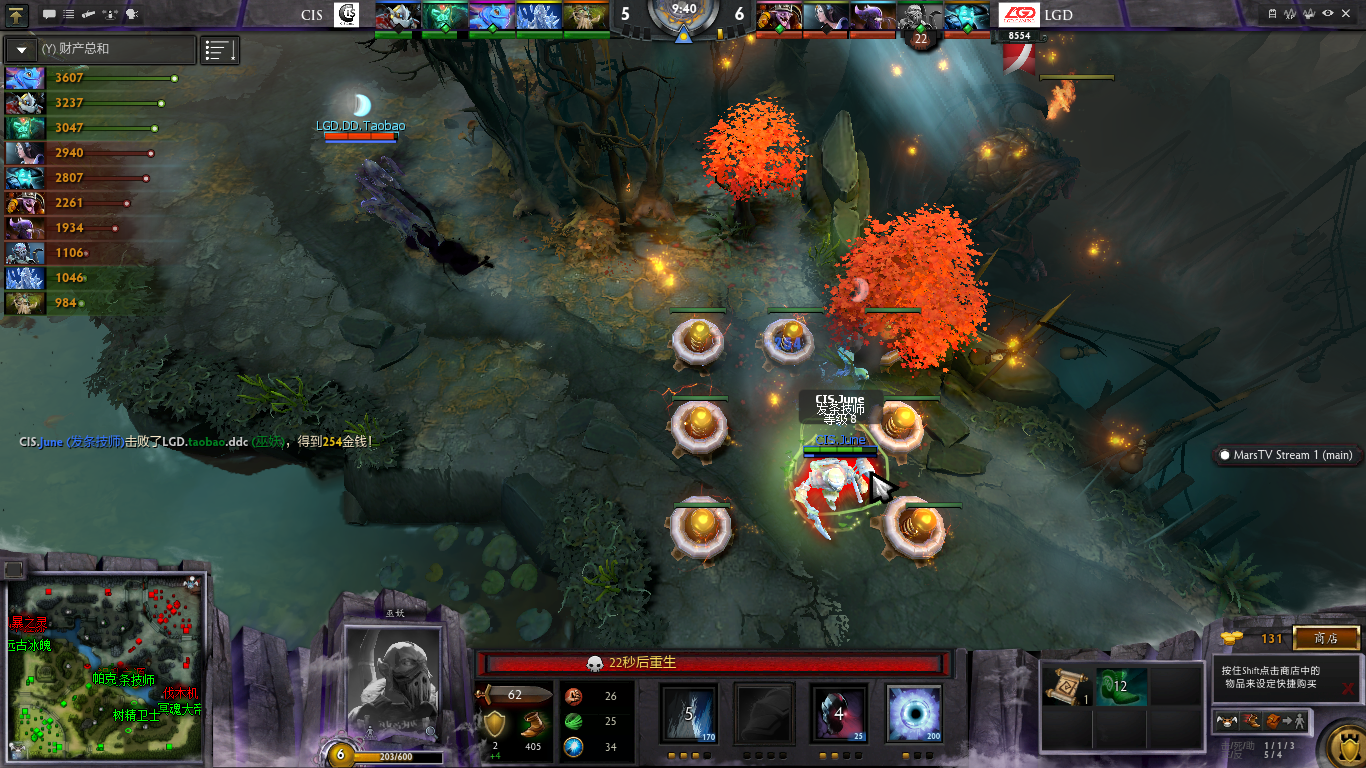This screenshot has width=1366, height=768.
Task: Select the Crystal Maiden portrait on CIS team
Action: (x=538, y=17)
